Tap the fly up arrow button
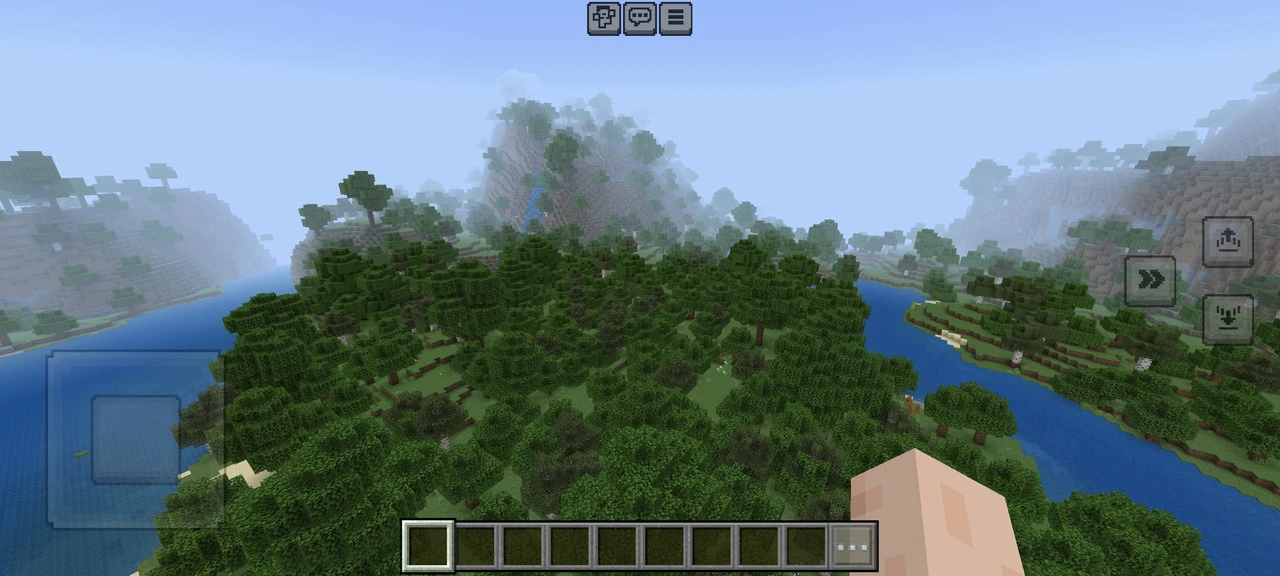Screen dimensions: 1280x576 (x=1228, y=242)
